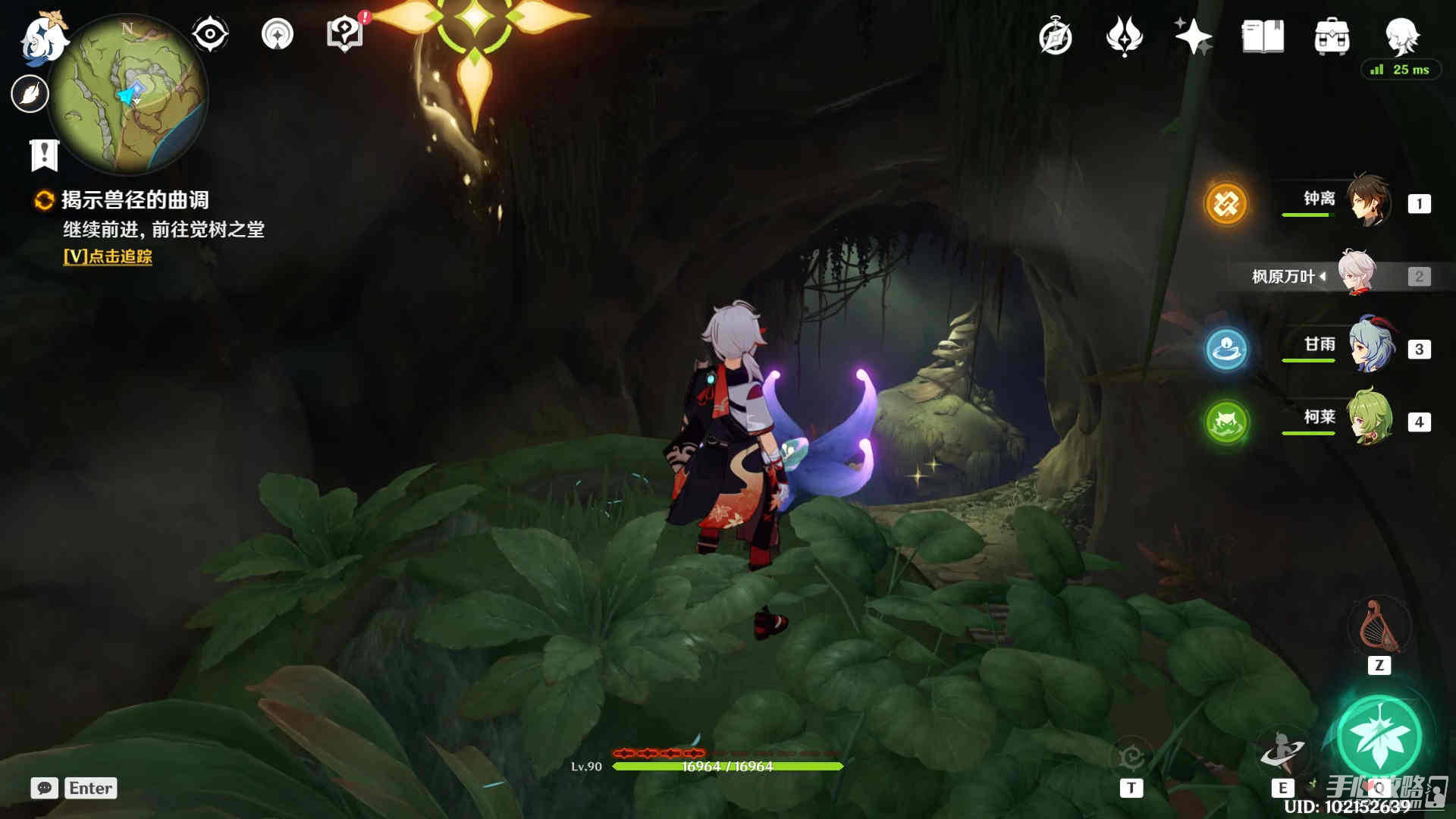
Task: Open the compass adventure icon
Action: [x=1056, y=36]
